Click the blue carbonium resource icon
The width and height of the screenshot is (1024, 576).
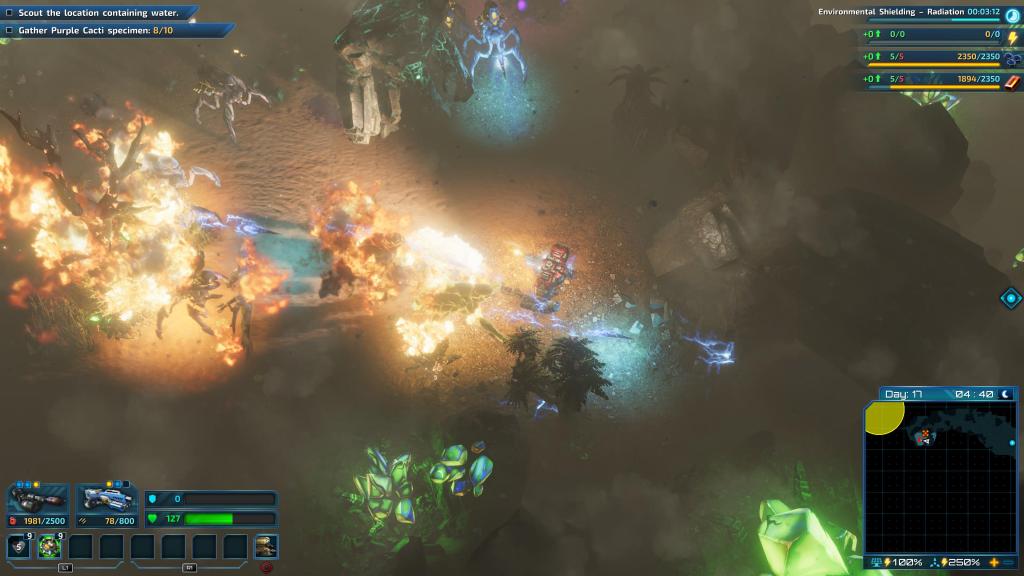[x=1012, y=59]
